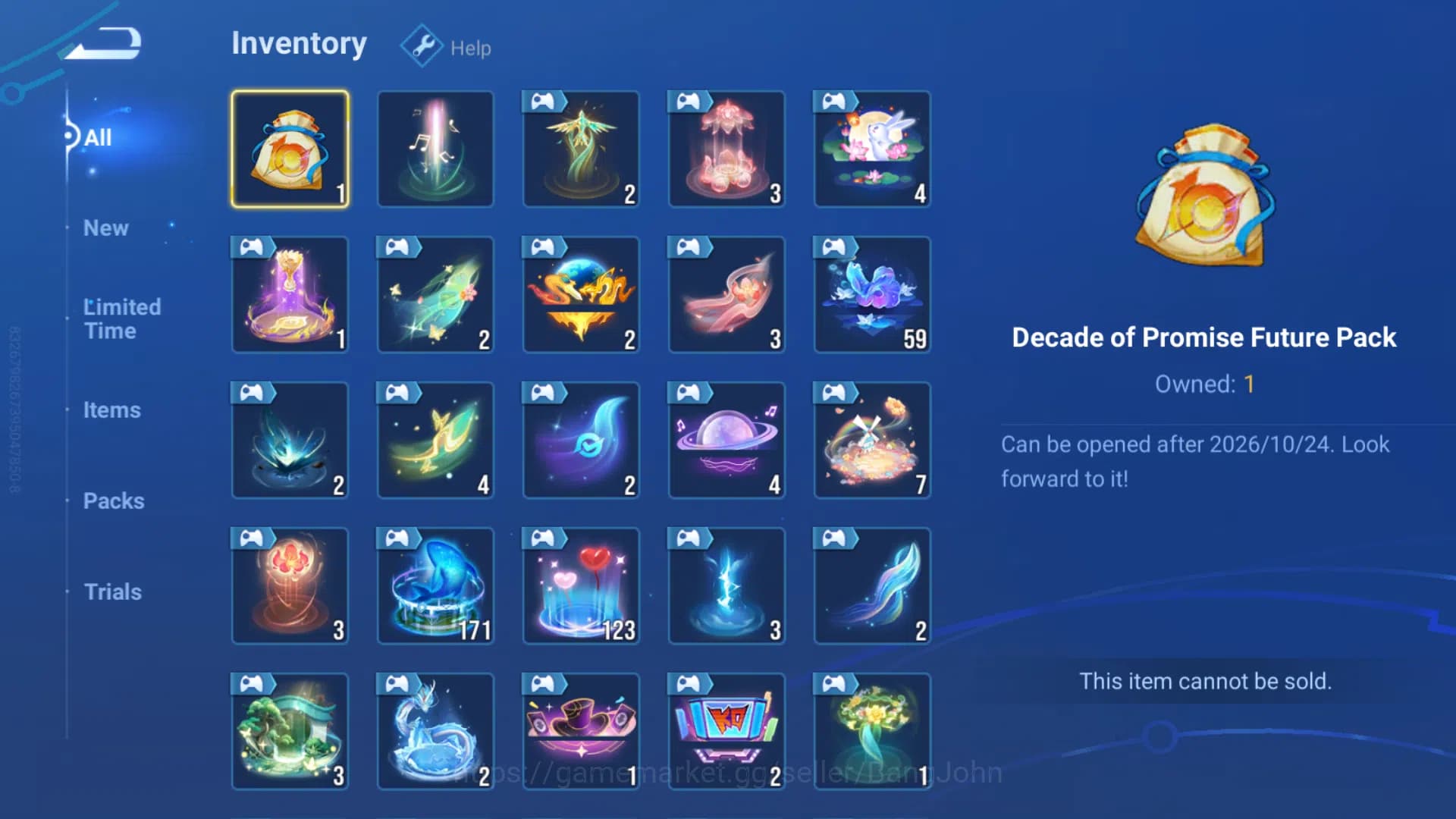Select the Decade of Promise Future Pack bag icon
The width and height of the screenshot is (1456, 819).
[x=290, y=148]
